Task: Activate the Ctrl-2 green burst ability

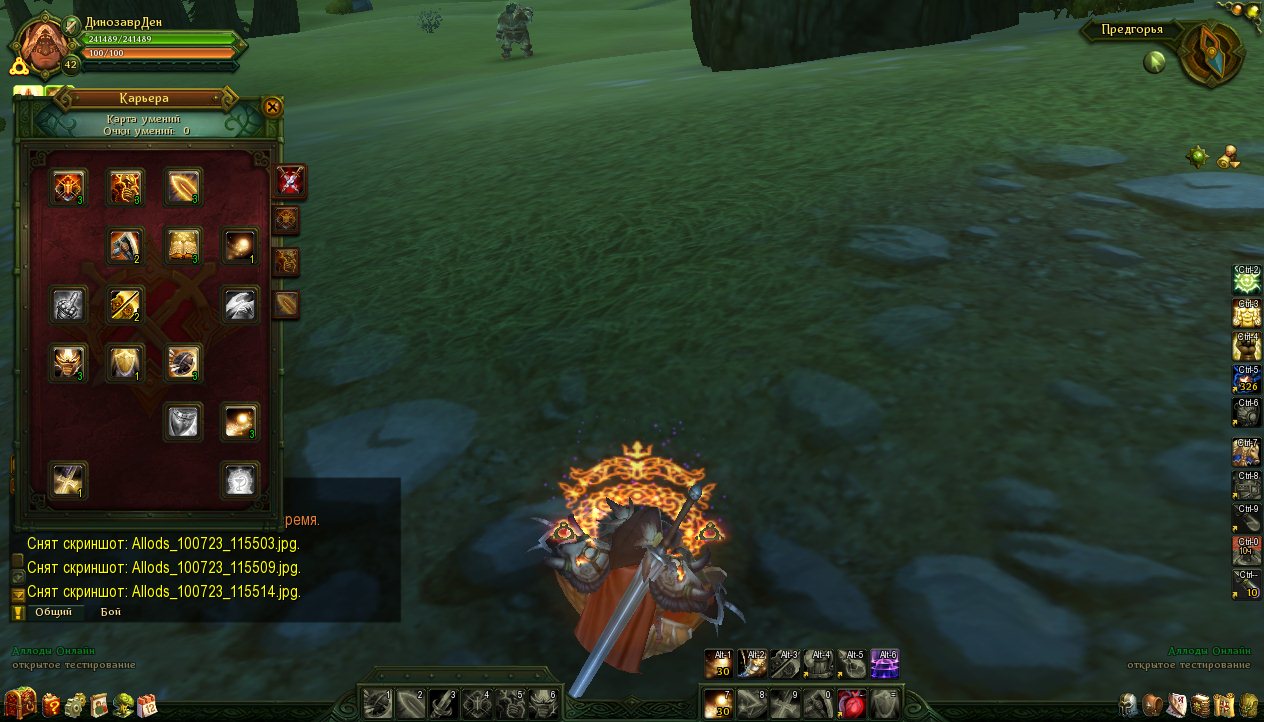Action: pos(1246,279)
